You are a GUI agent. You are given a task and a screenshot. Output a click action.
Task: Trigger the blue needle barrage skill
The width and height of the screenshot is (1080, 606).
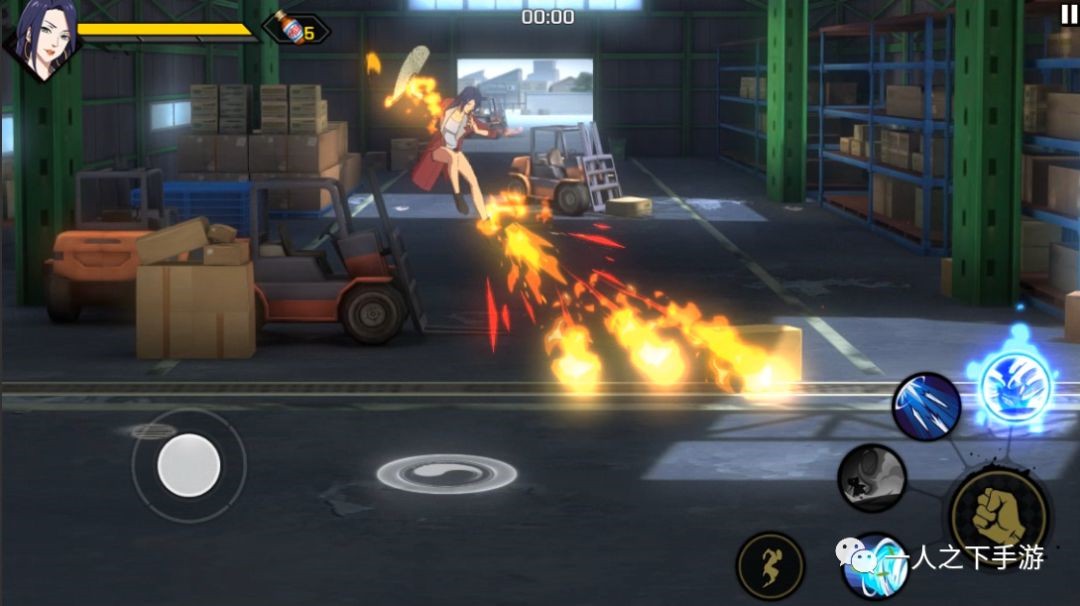[927, 406]
